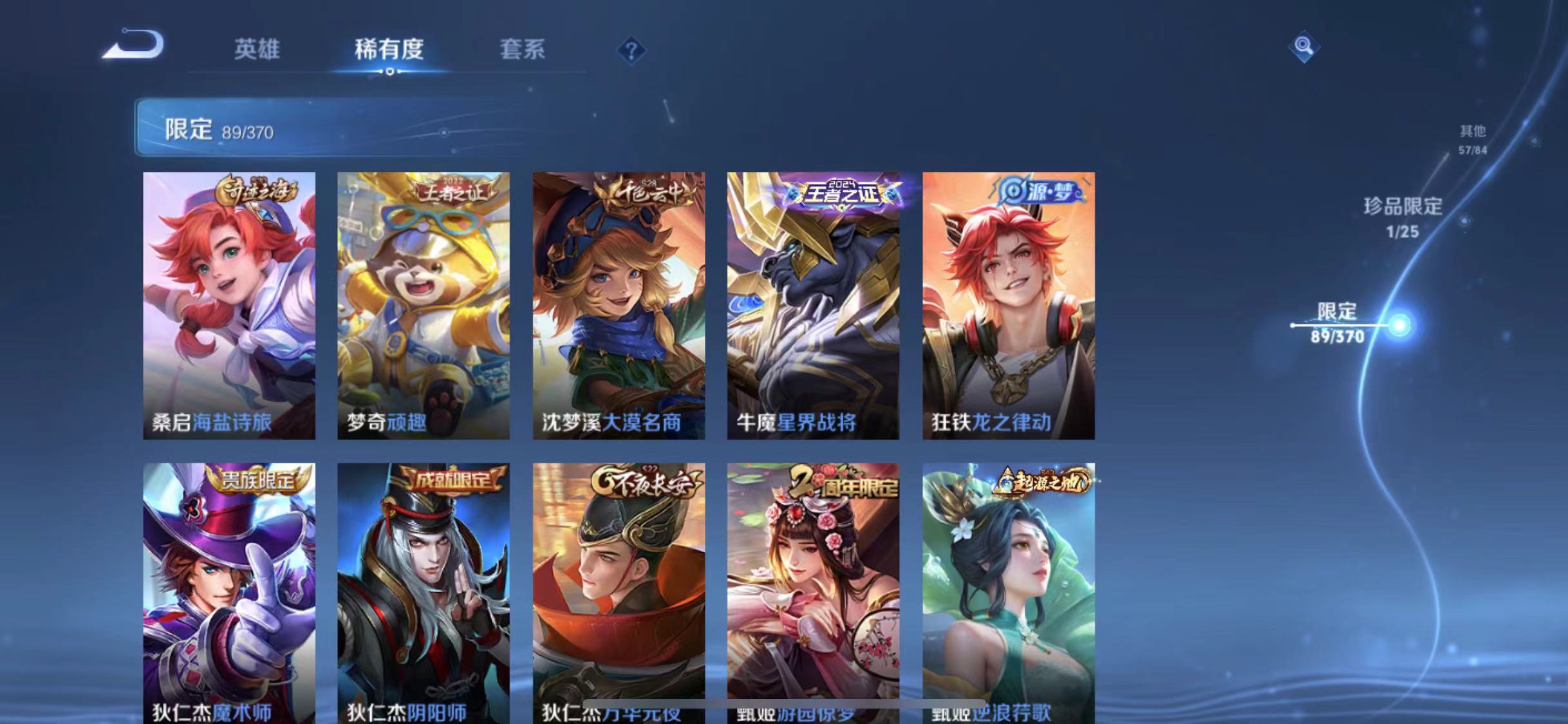This screenshot has width=1568, height=724.
Task: Click the question mark help icon
Action: tap(633, 50)
